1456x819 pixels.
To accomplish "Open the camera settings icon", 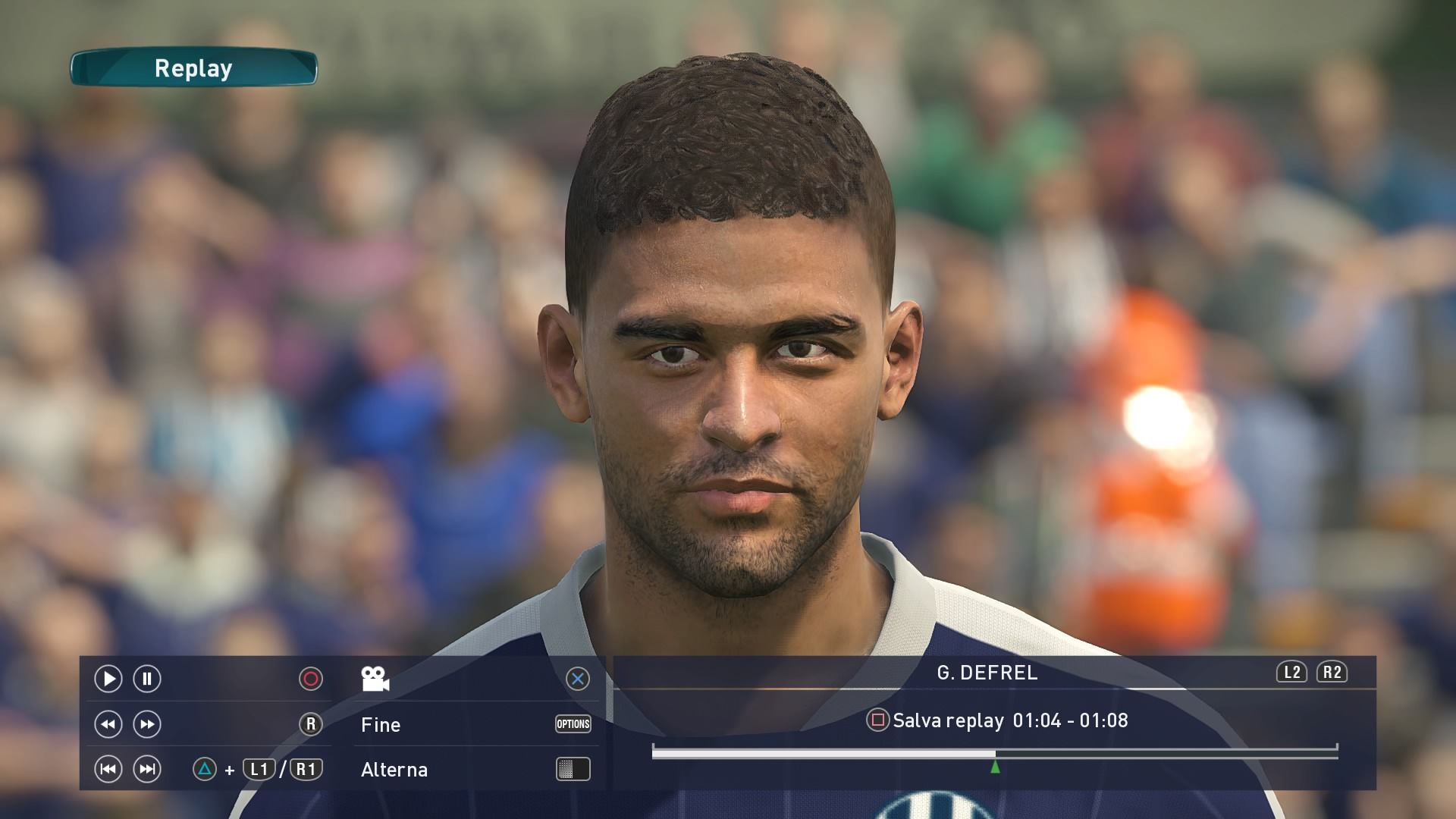I will 375,679.
